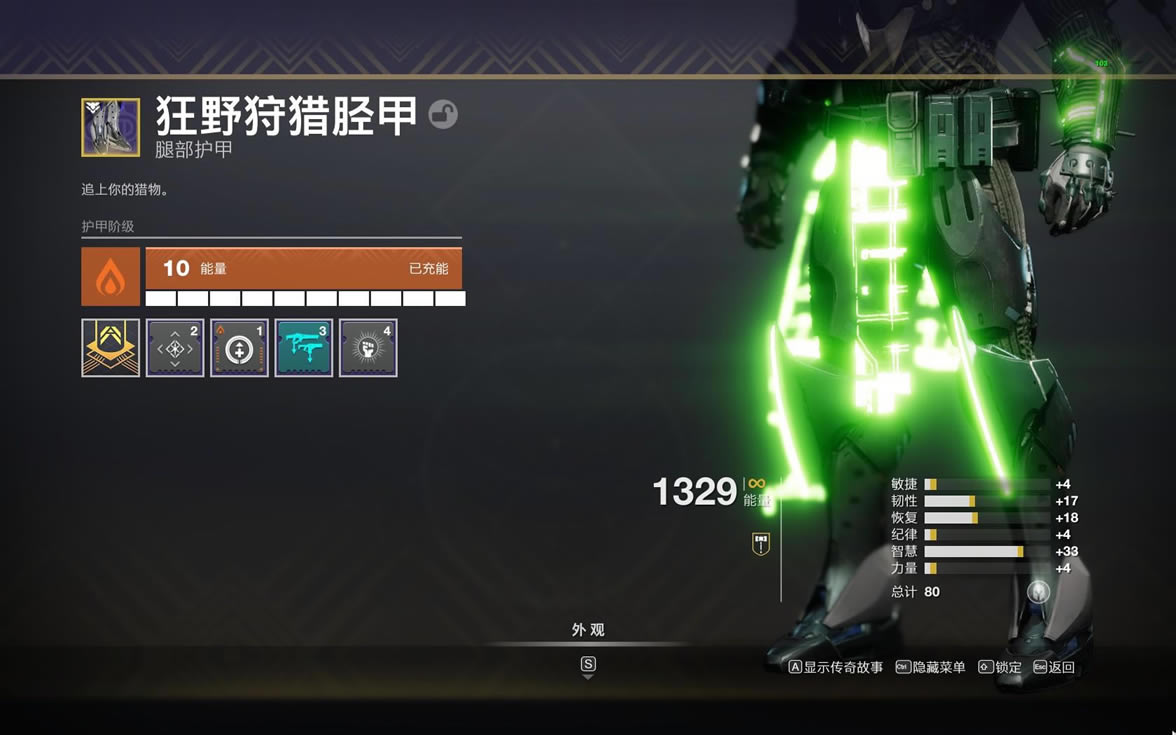Click the leg armor thumbnail icon
The height and width of the screenshot is (735, 1176).
click(111, 127)
